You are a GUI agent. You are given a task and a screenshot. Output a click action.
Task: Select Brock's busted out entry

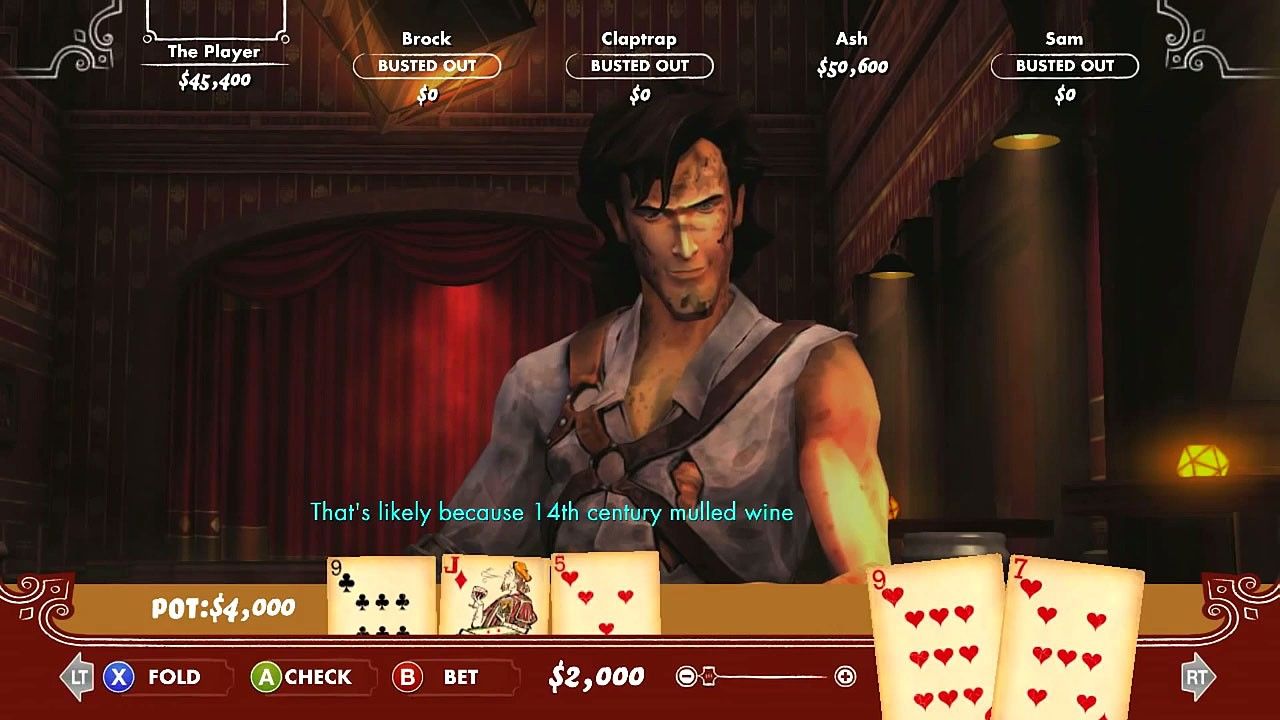(427, 66)
